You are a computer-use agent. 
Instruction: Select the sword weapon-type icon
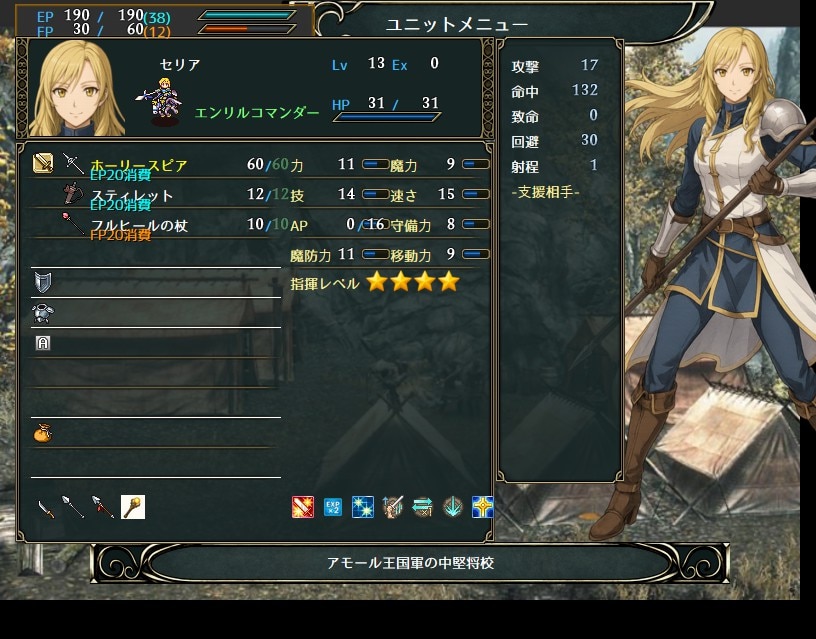(x=45, y=508)
